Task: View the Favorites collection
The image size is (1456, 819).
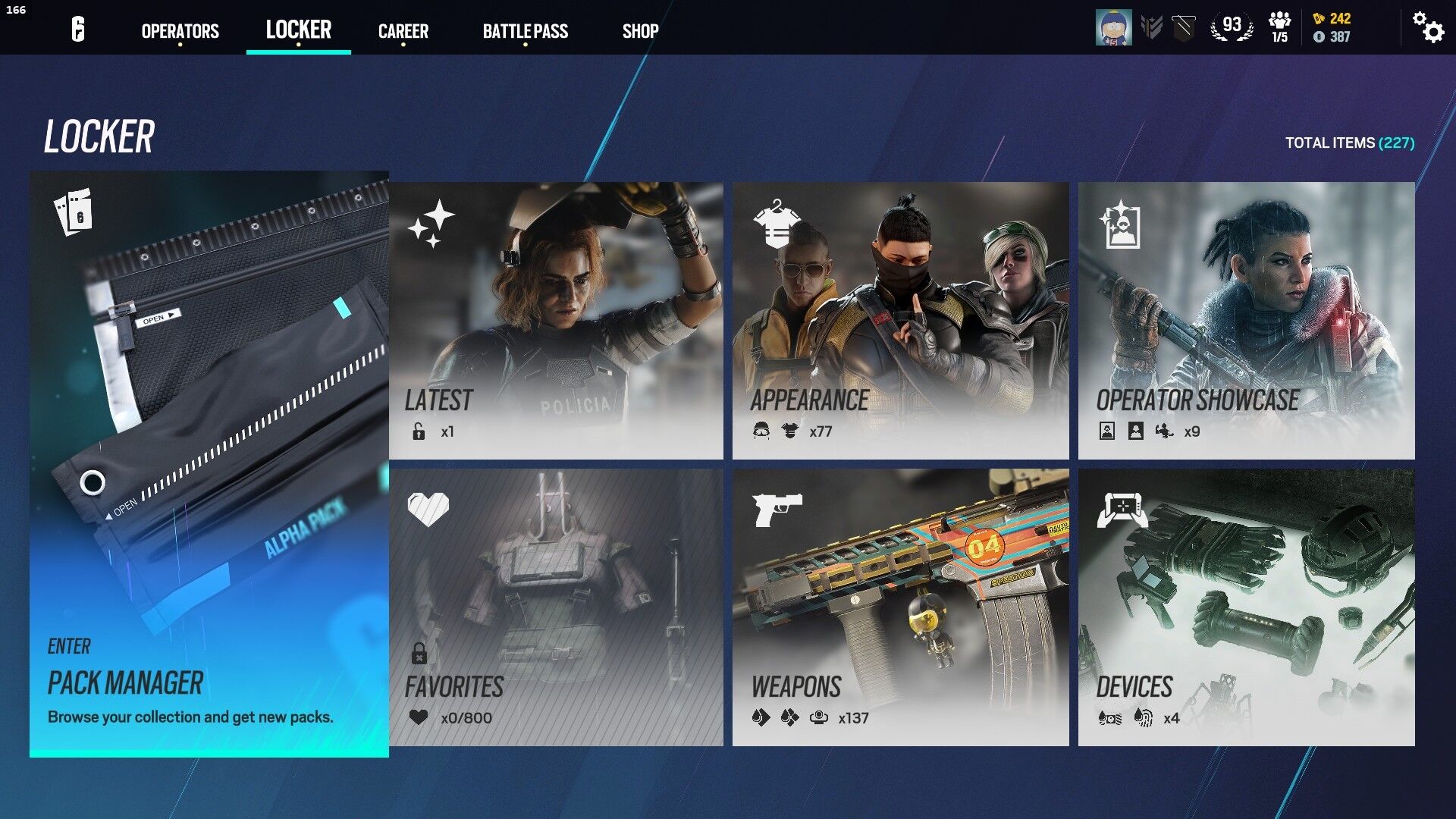Action: 556,607
